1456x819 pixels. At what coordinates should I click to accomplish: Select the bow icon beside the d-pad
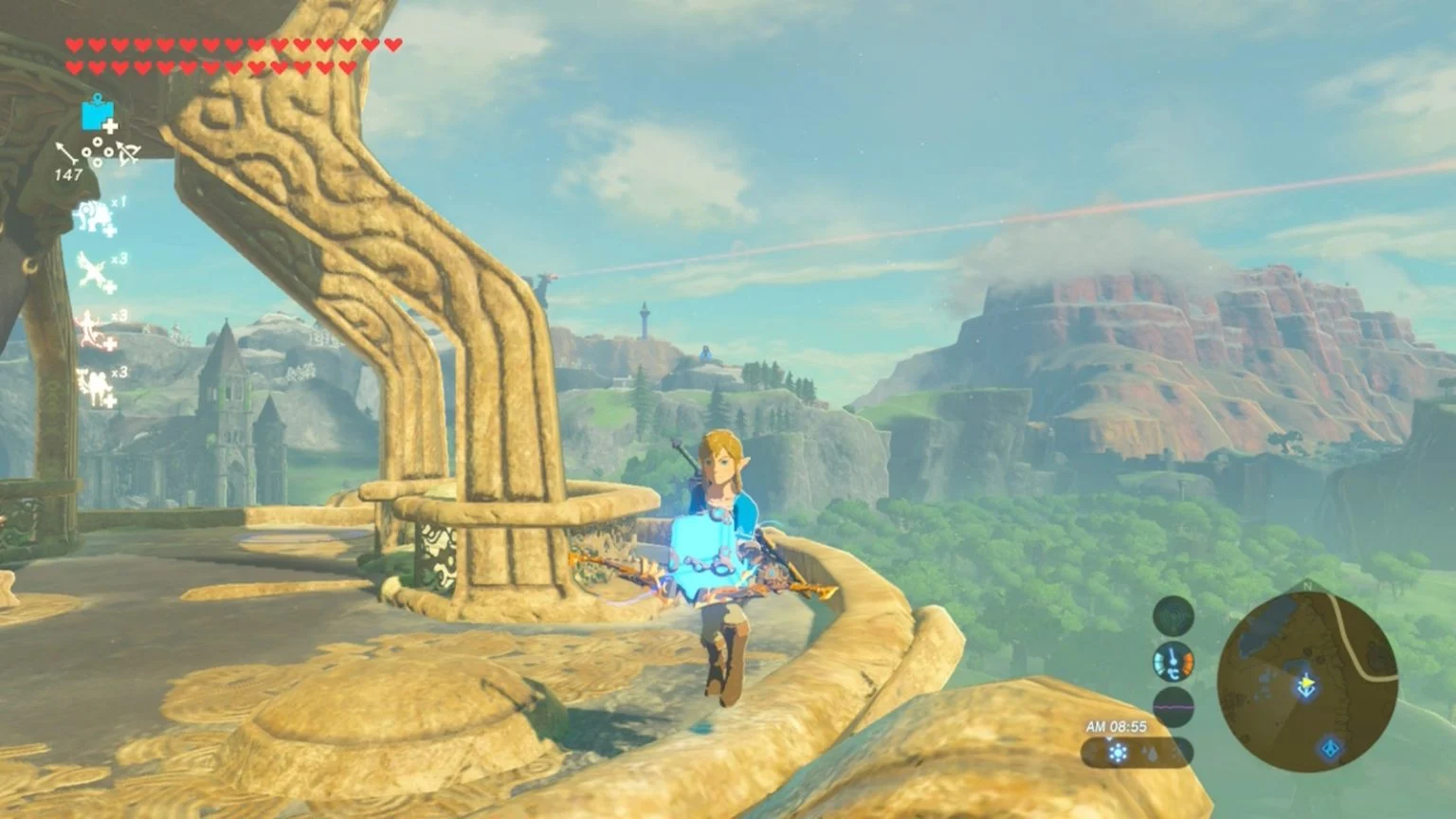(128, 153)
